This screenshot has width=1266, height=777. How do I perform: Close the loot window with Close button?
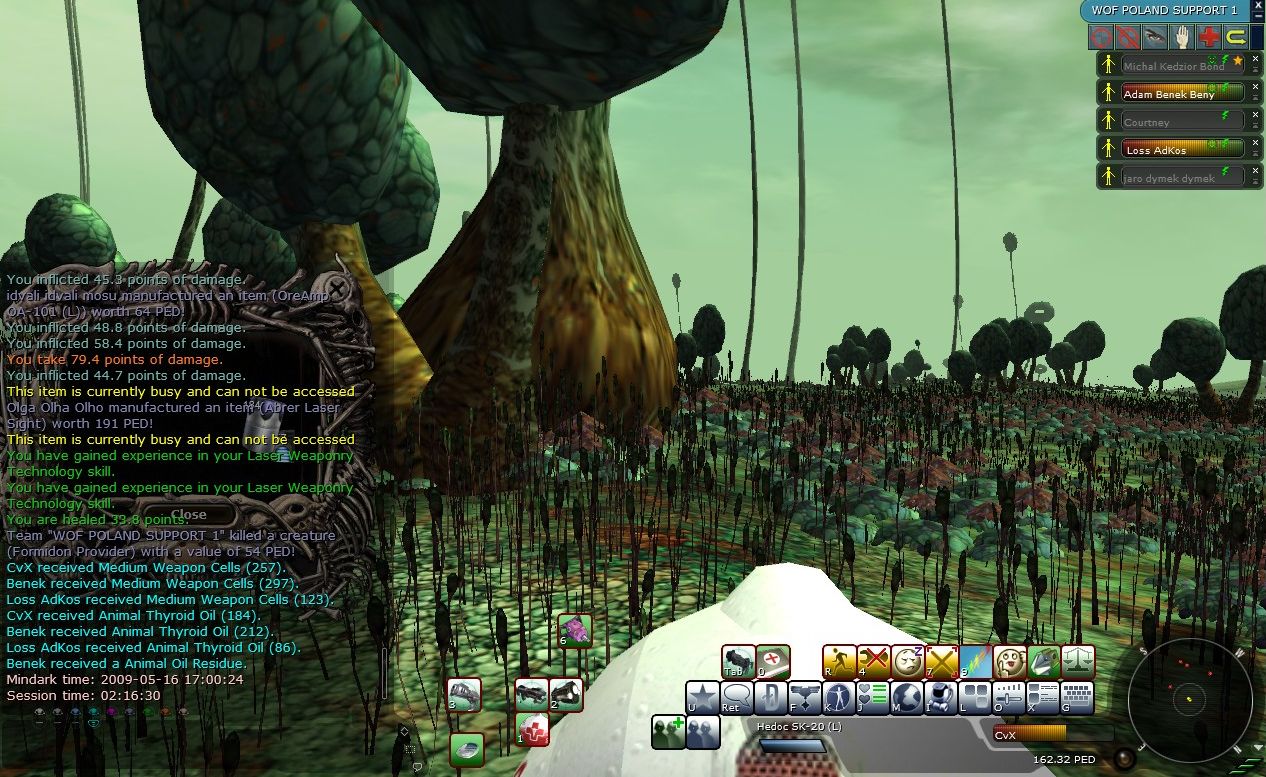click(188, 515)
